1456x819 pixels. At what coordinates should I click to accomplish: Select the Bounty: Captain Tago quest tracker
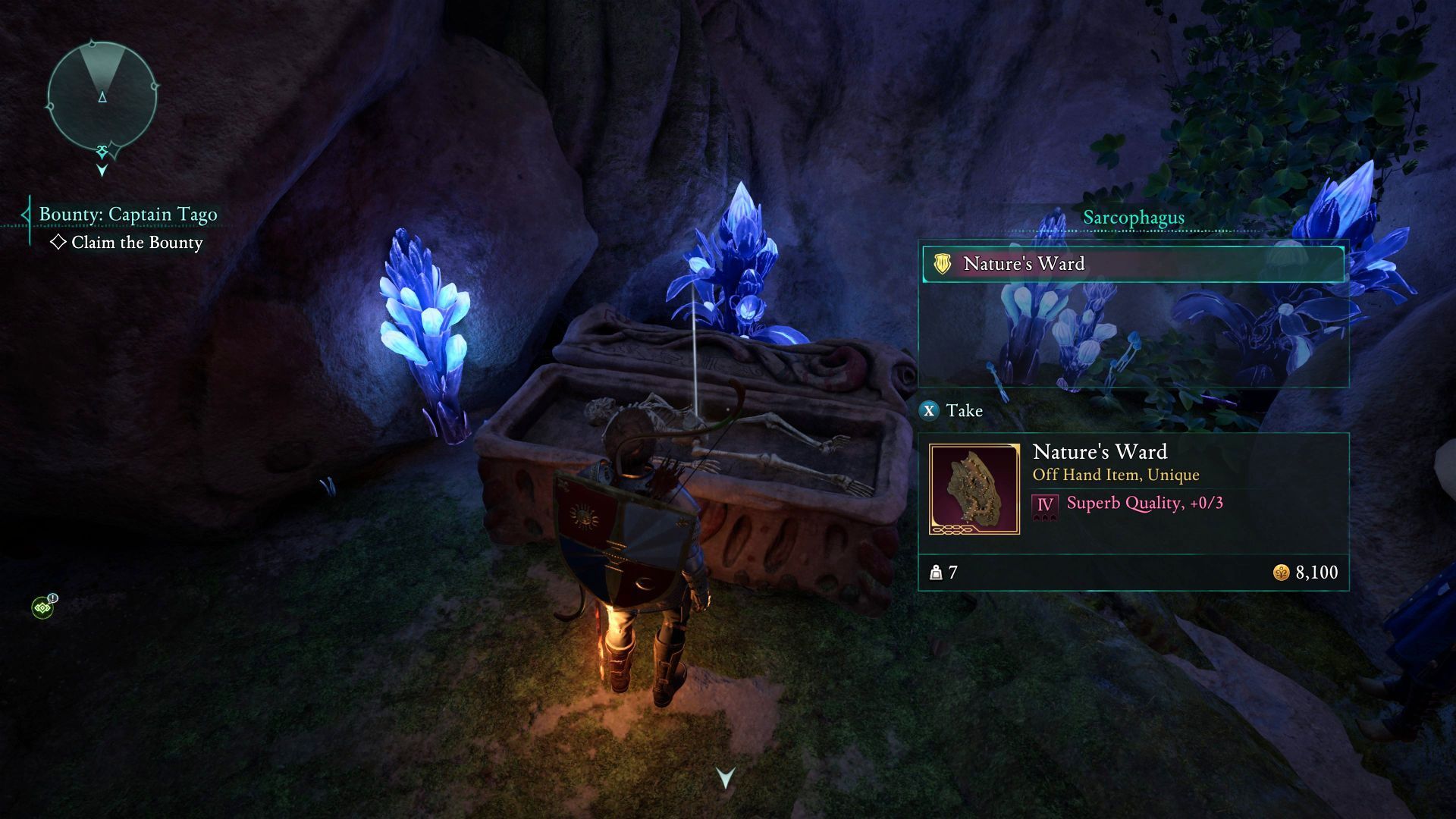click(127, 215)
